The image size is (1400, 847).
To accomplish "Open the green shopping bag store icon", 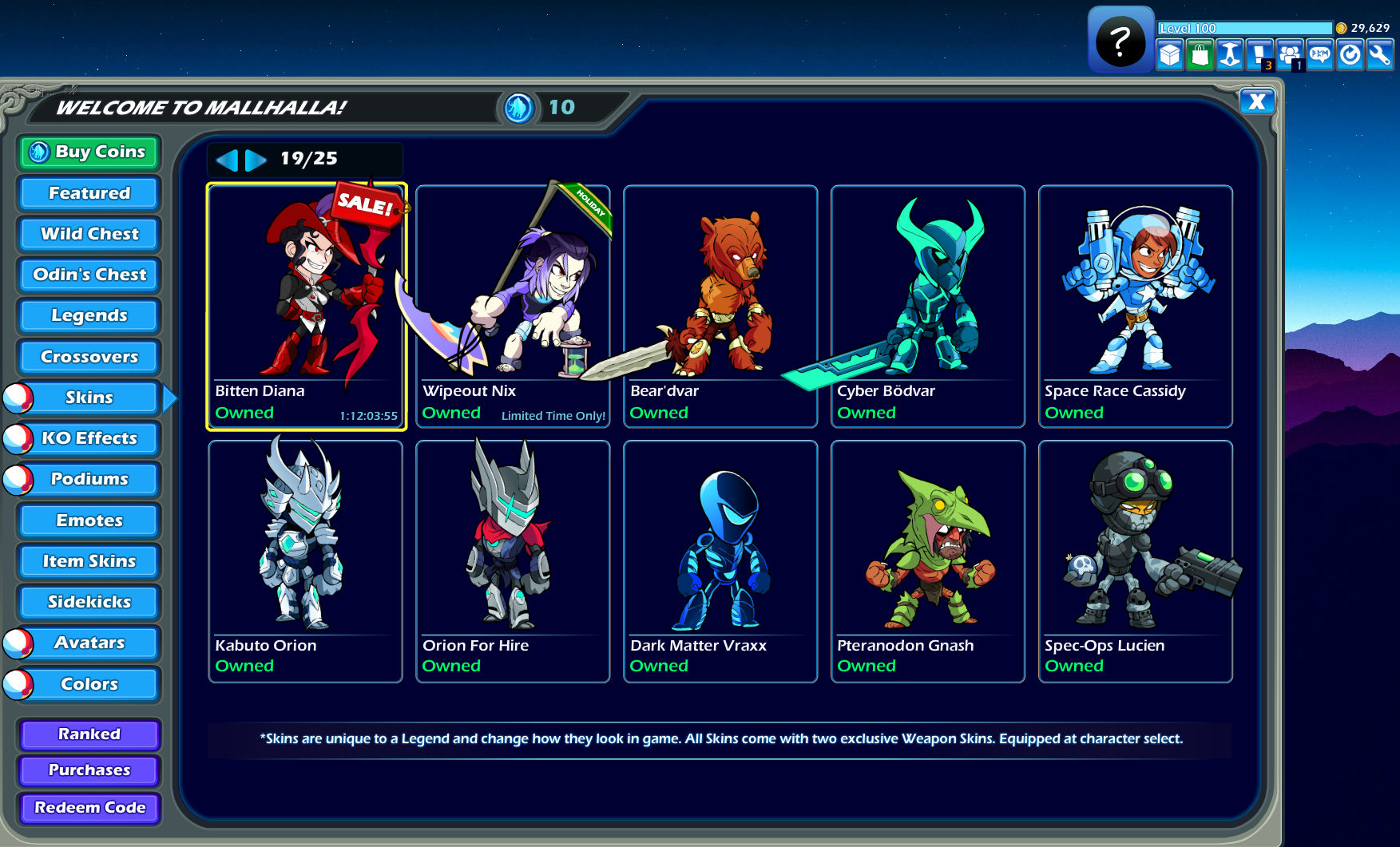I will [x=1199, y=55].
